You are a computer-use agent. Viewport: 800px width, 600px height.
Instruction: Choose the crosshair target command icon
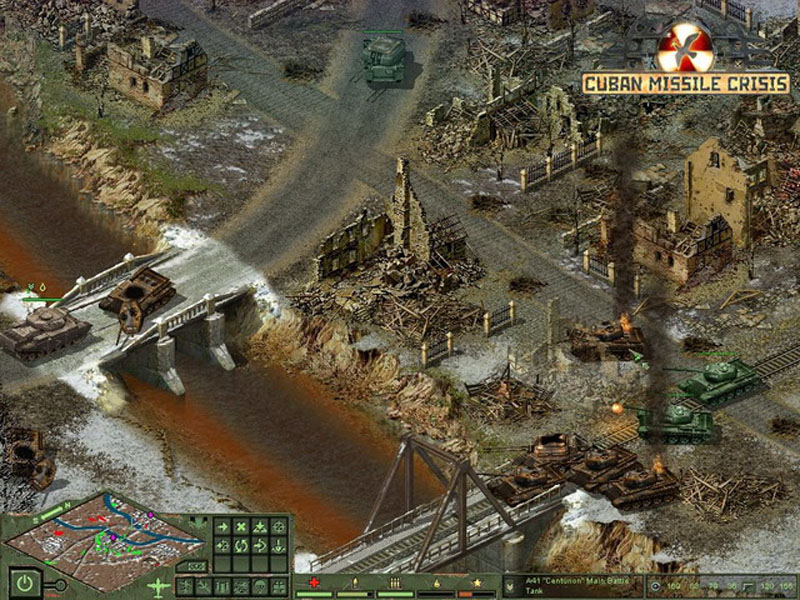279,526
